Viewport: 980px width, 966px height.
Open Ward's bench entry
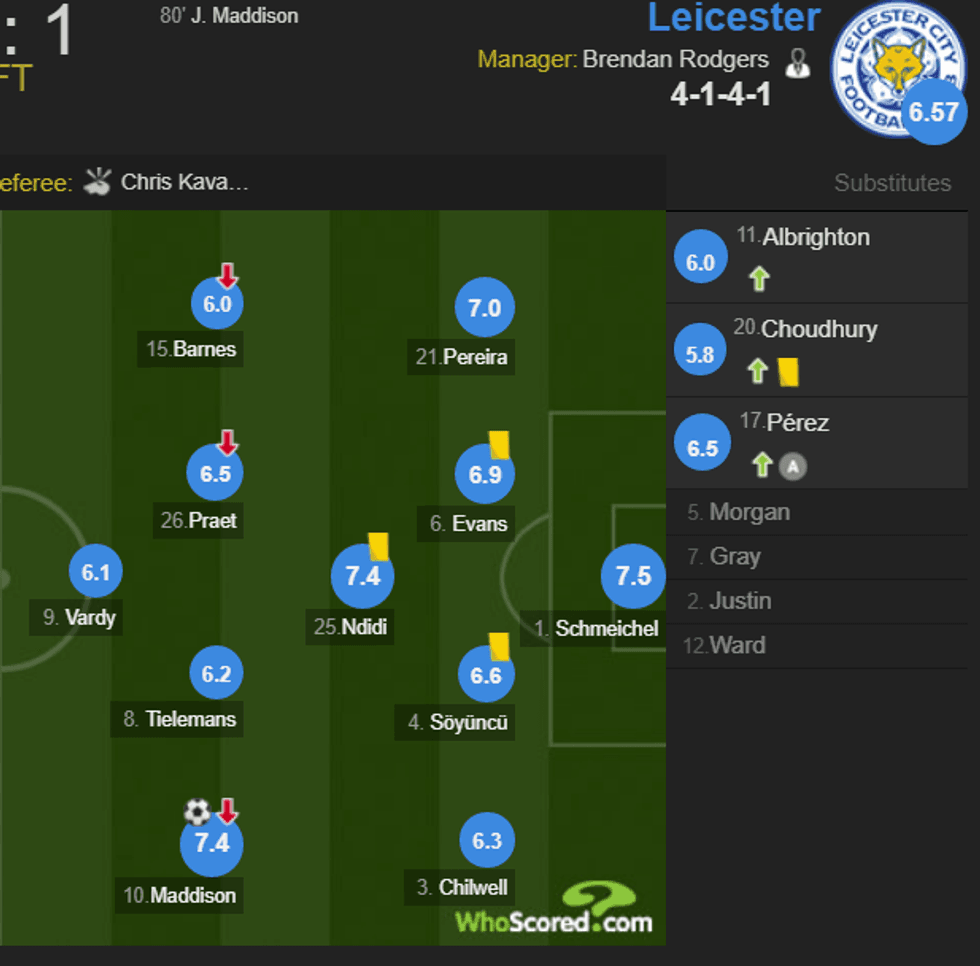click(737, 646)
